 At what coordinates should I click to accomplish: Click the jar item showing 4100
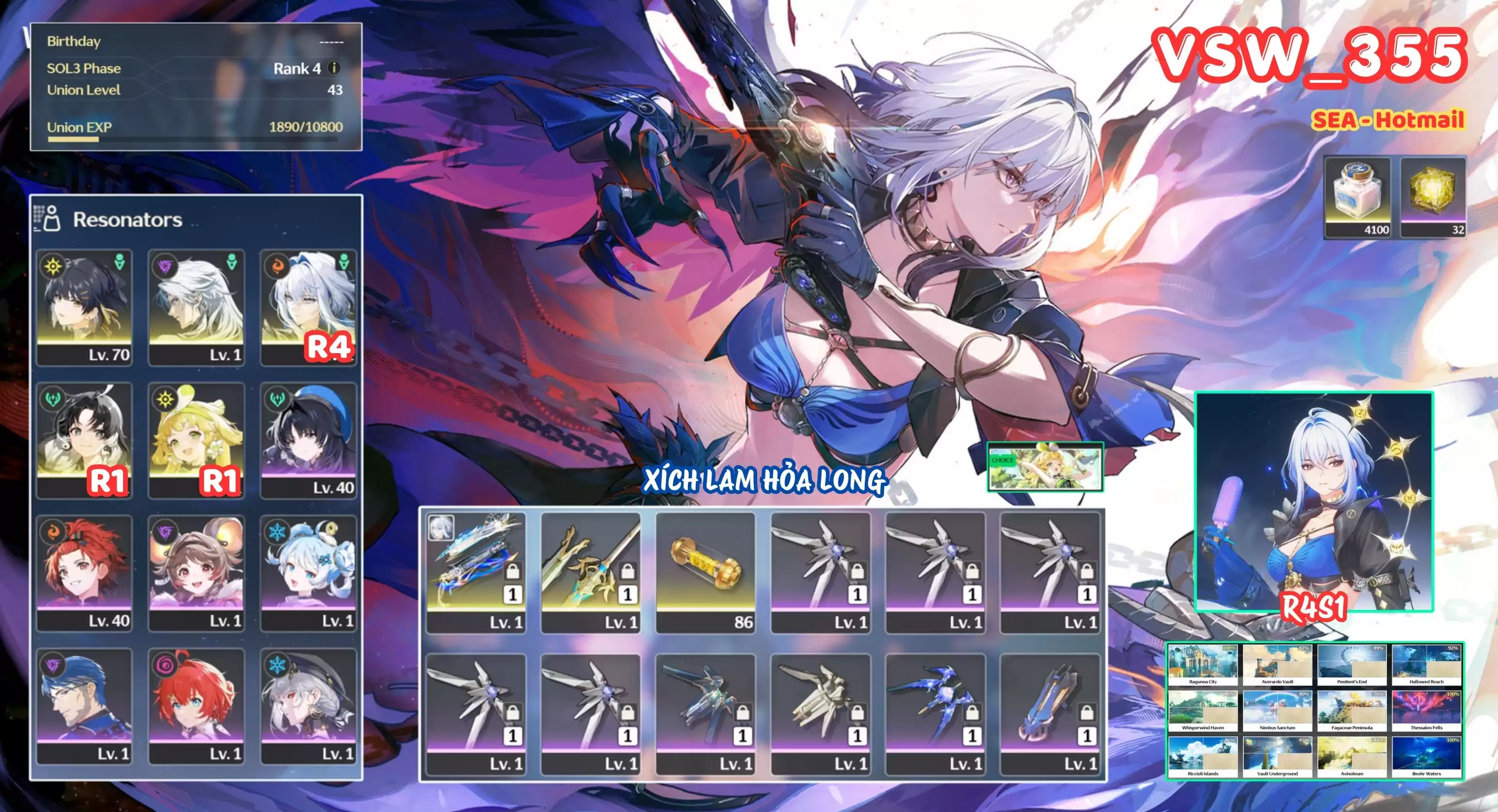coord(1358,197)
